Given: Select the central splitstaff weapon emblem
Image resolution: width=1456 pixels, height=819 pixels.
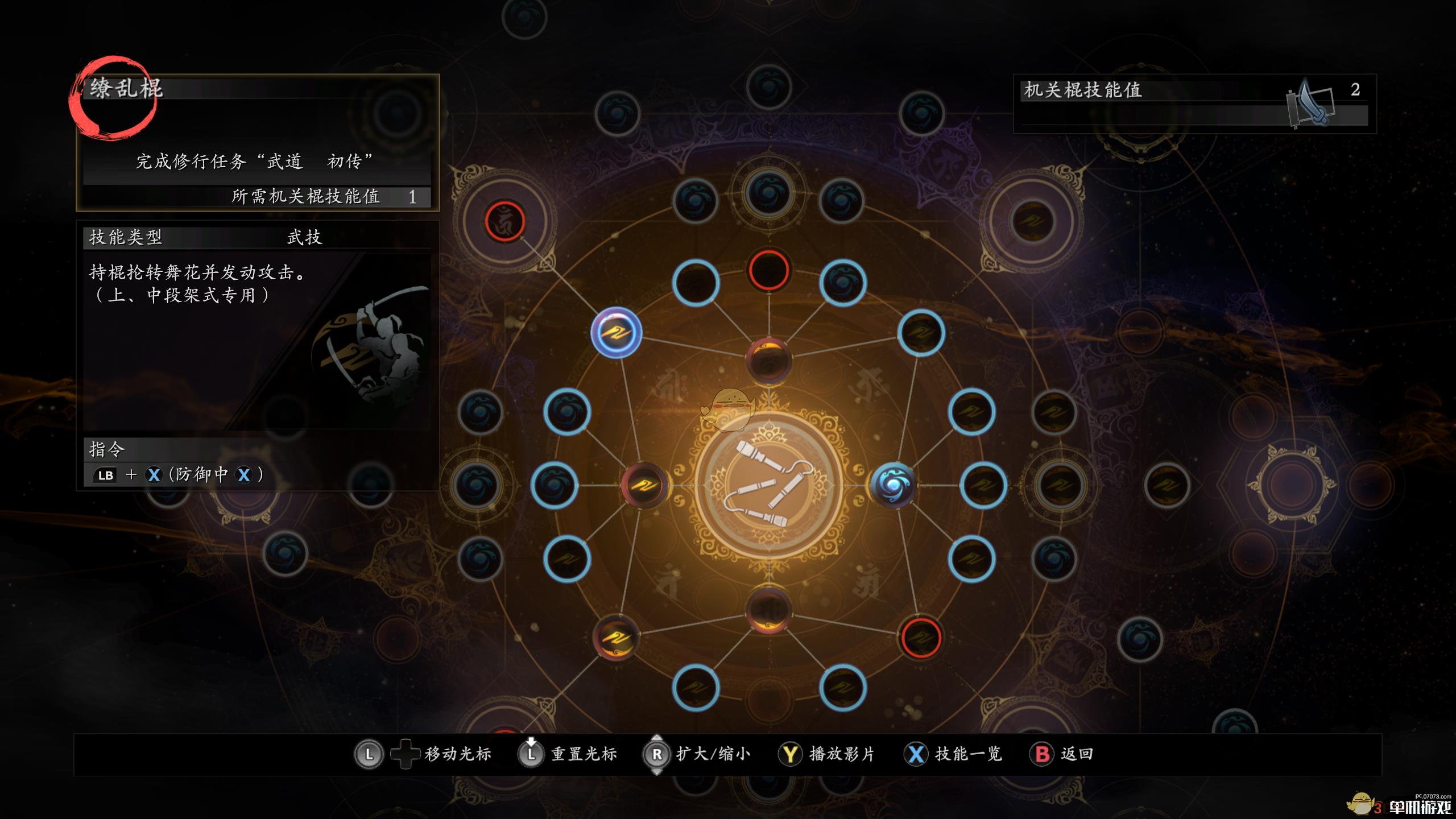Looking at the screenshot, I should pos(768,486).
